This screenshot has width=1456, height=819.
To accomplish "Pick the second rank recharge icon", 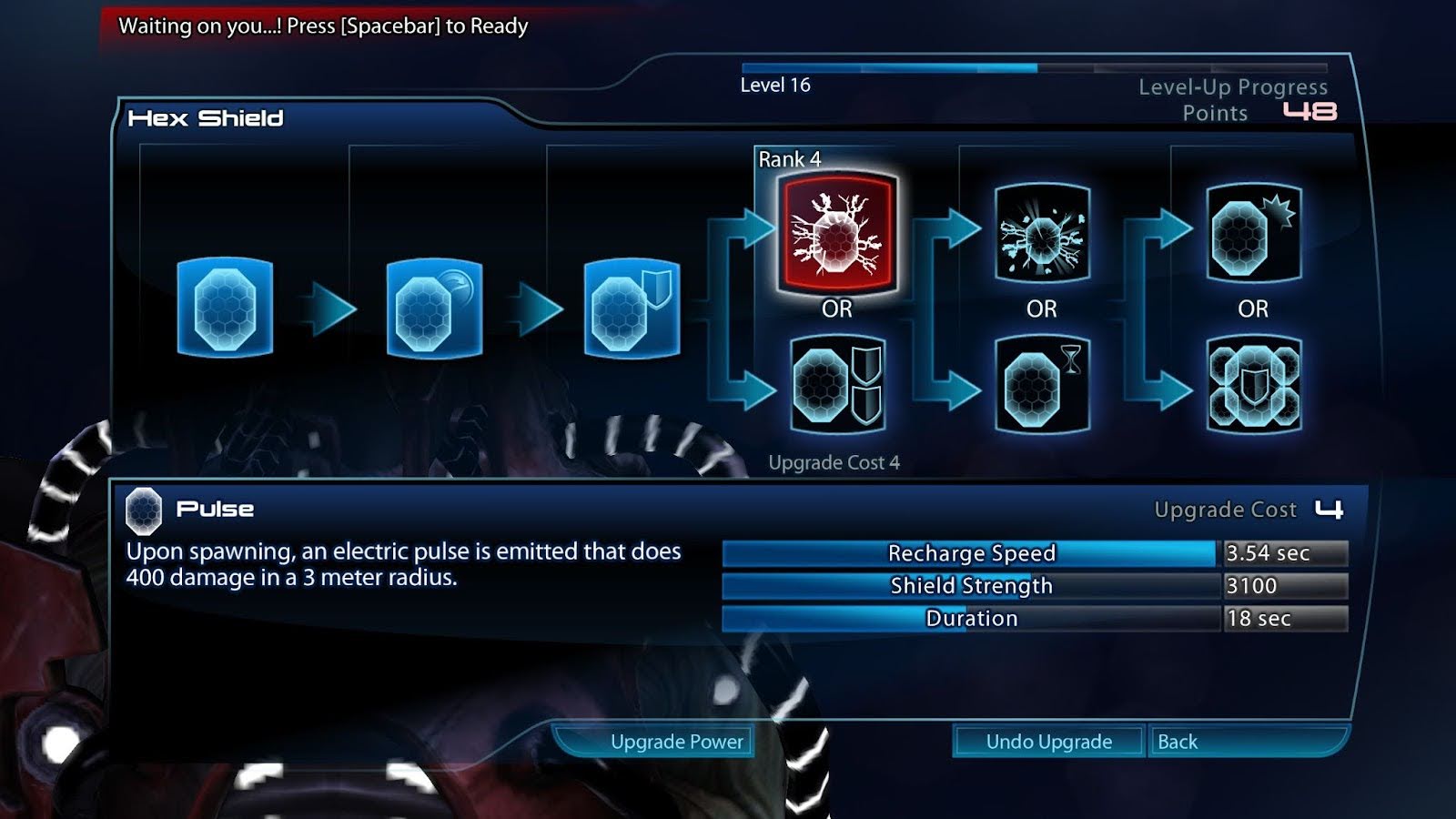I will pos(434,309).
